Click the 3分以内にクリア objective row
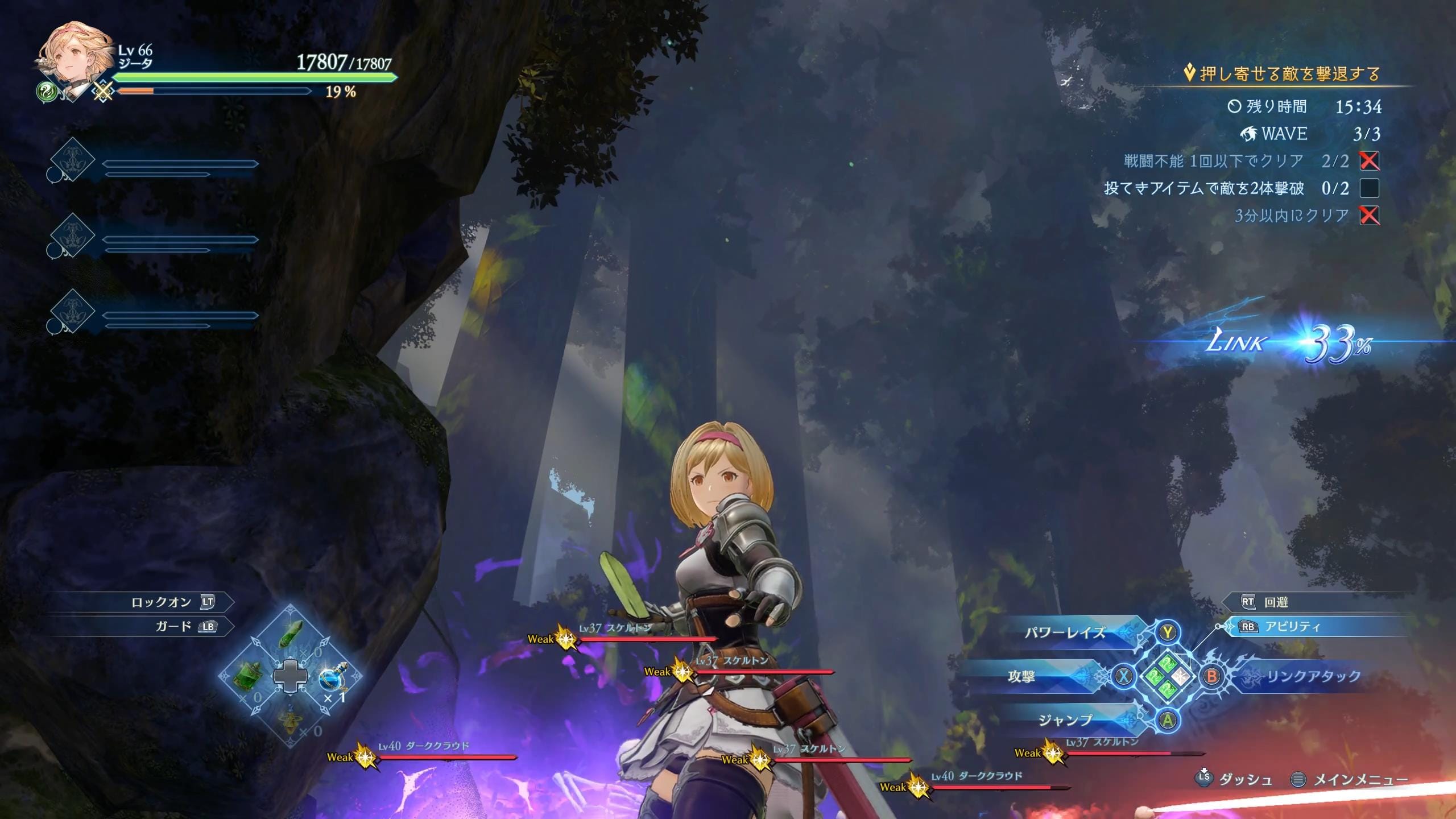 point(1291,216)
